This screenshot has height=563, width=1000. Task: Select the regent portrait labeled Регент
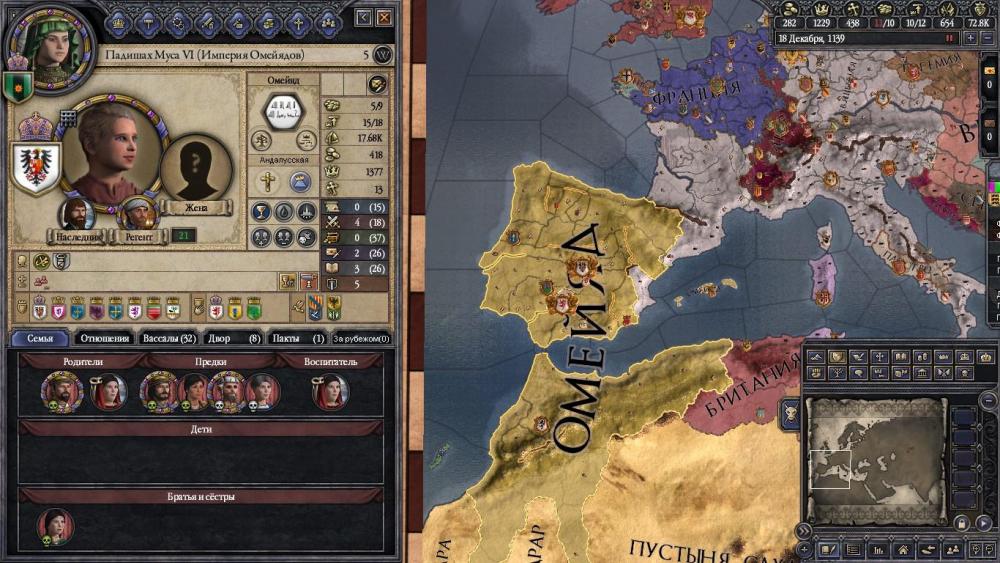[136, 212]
